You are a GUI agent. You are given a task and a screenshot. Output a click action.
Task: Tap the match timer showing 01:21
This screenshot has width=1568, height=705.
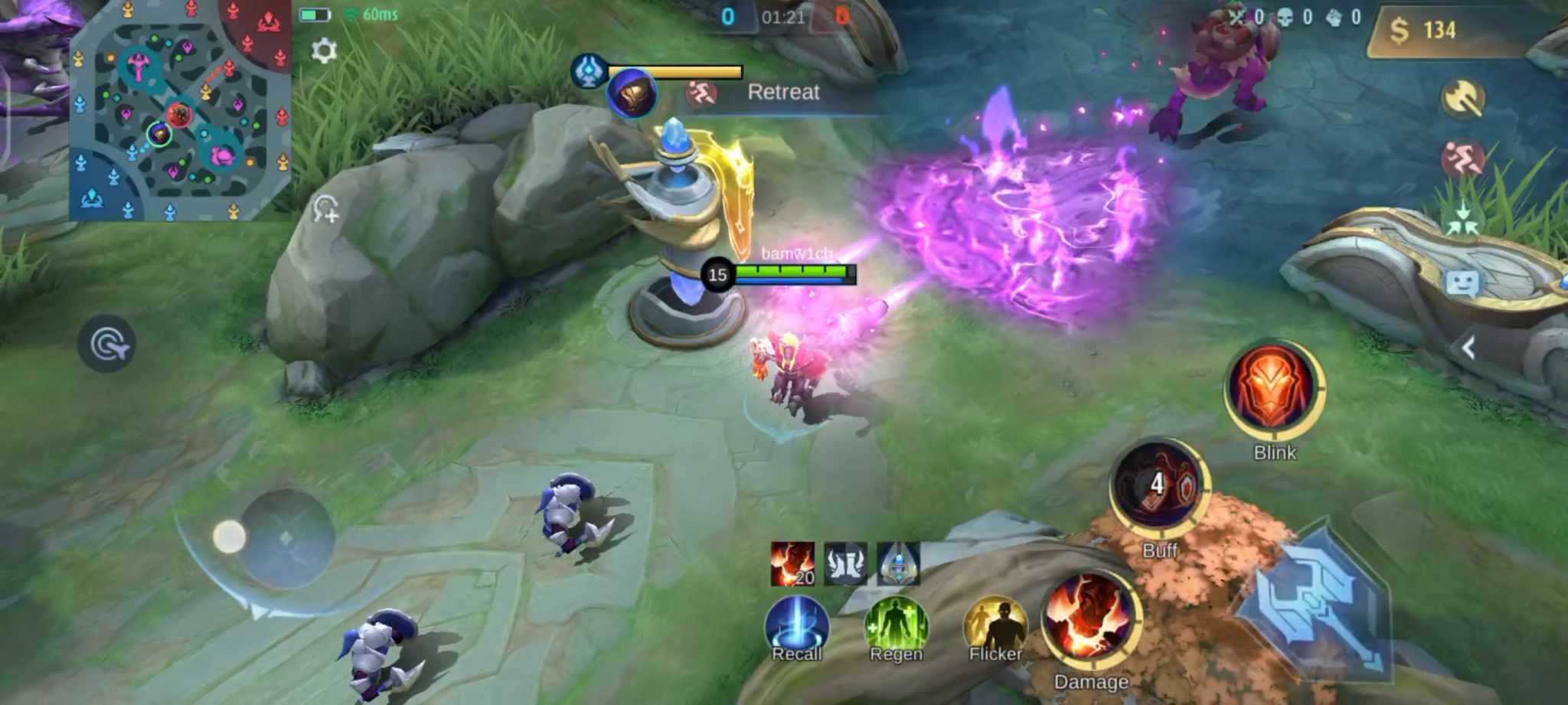782,17
